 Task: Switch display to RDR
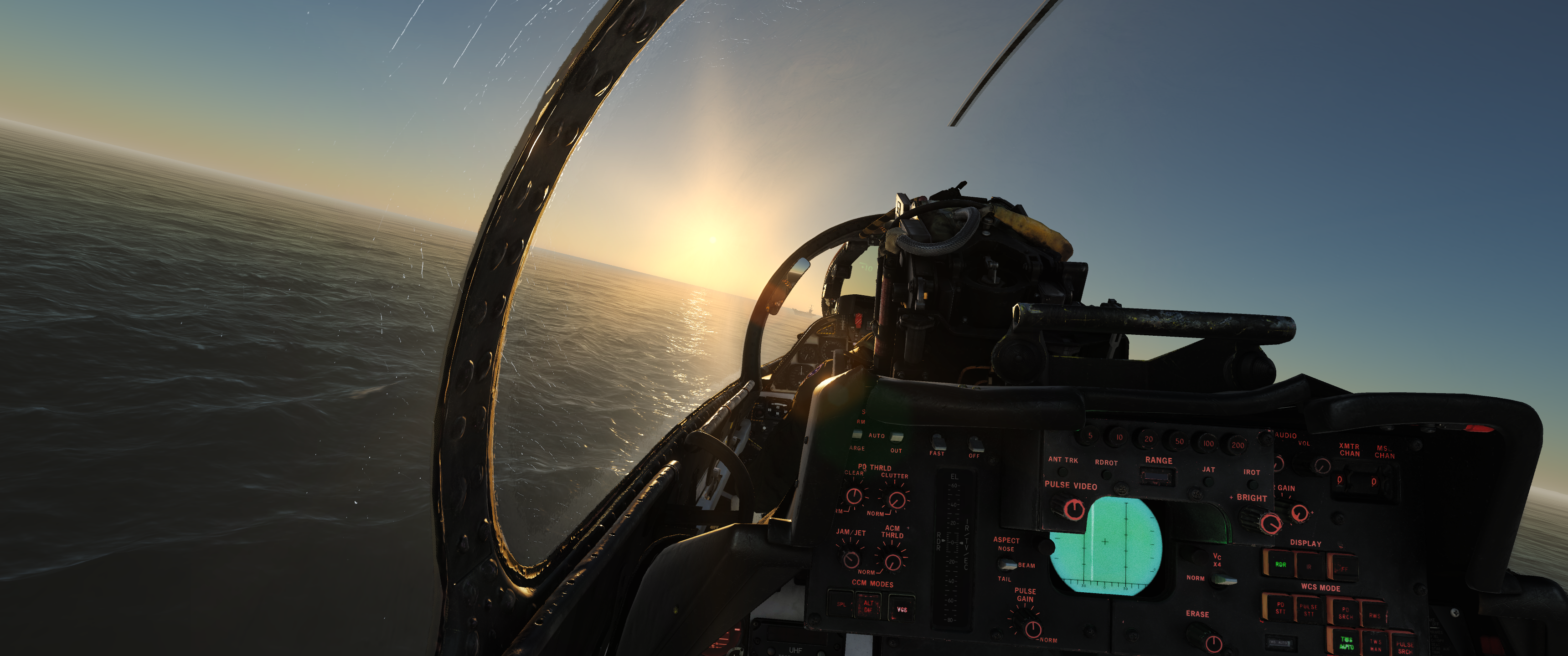[1280, 565]
